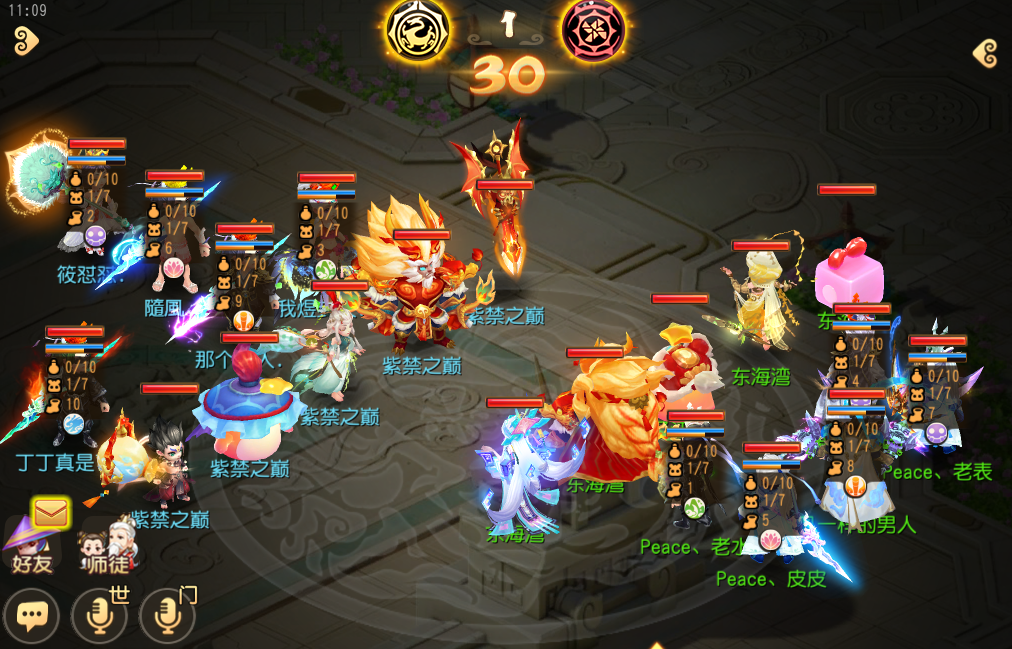The height and width of the screenshot is (649, 1012).
Task: Select the red pinwheel formation emblem
Action: click(x=594, y=29)
